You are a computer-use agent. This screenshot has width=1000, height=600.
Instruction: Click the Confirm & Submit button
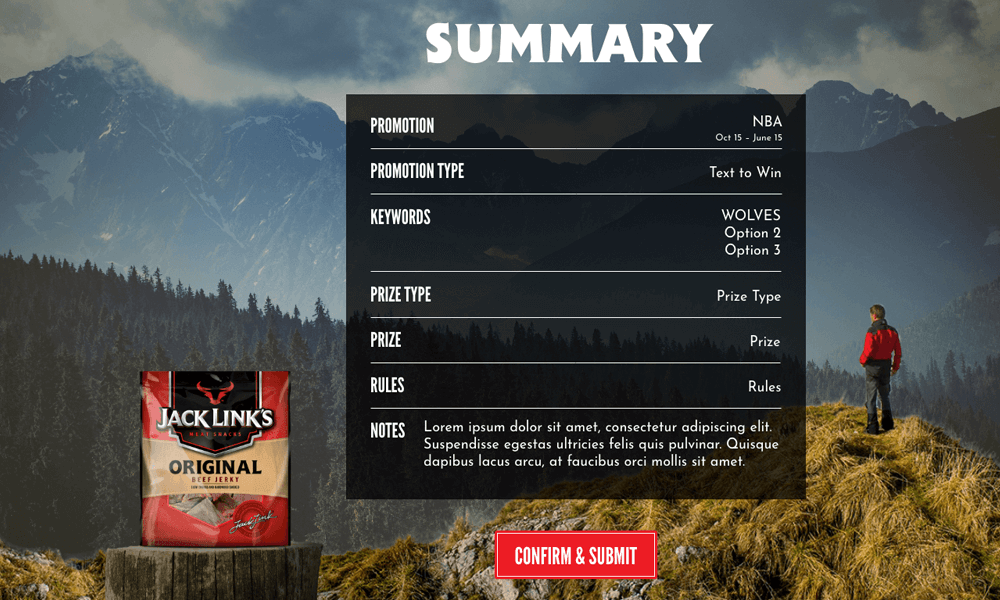575,556
